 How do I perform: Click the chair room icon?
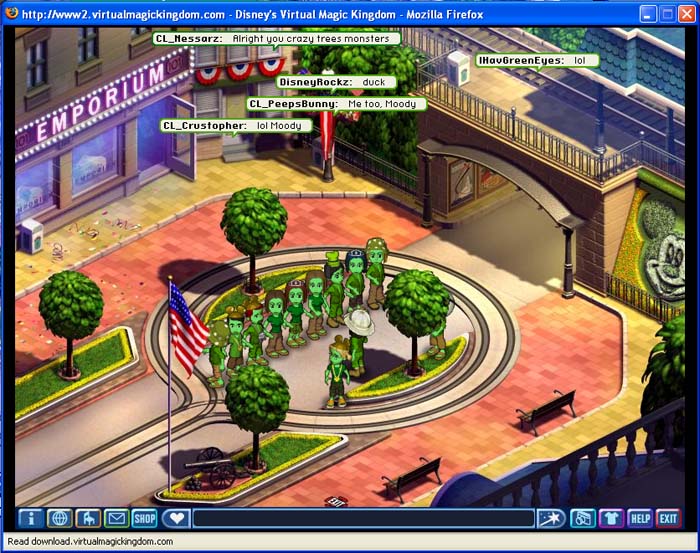pos(88,518)
